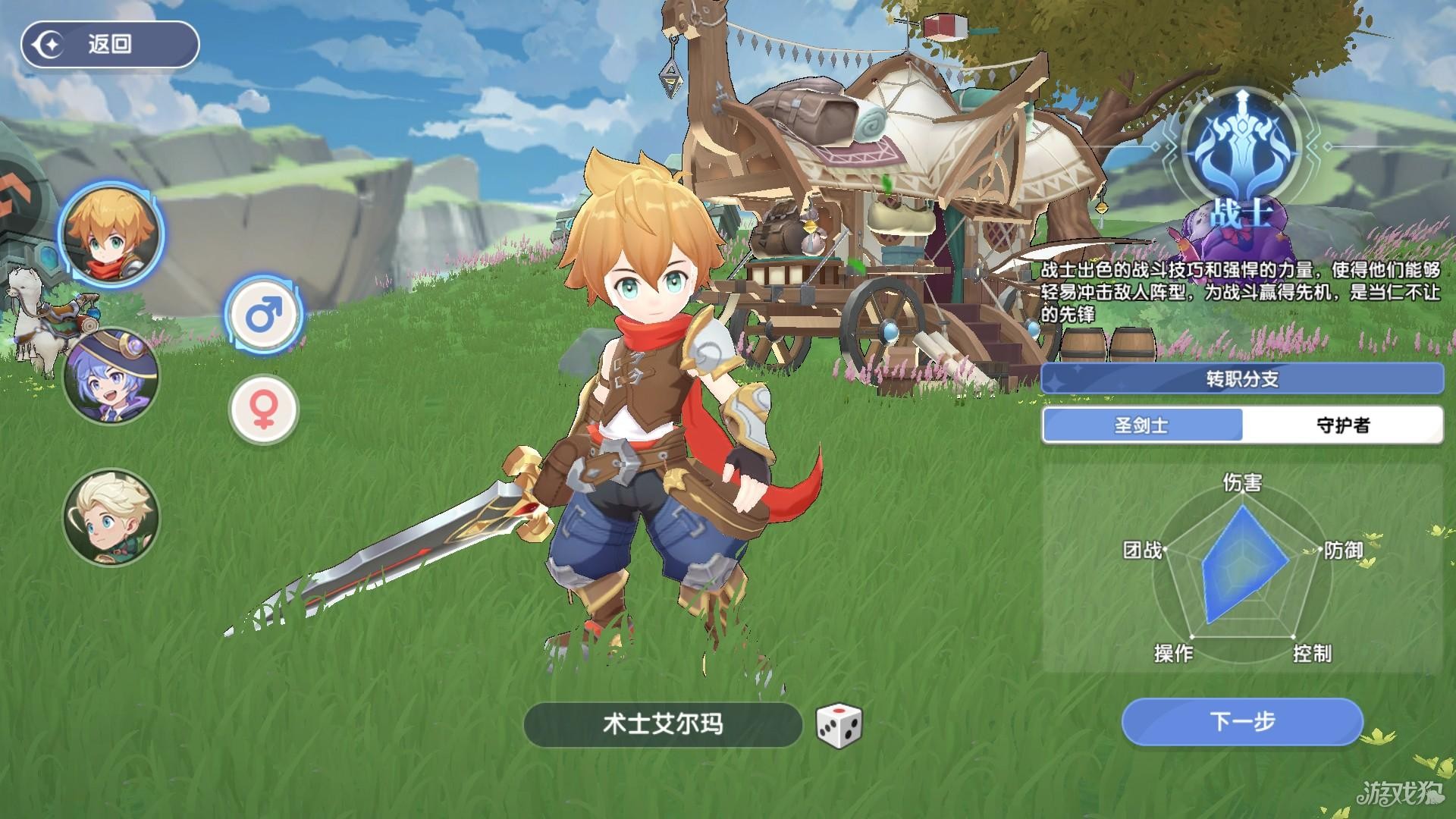Switch to the 圣剑士 branch tab

1141,425
